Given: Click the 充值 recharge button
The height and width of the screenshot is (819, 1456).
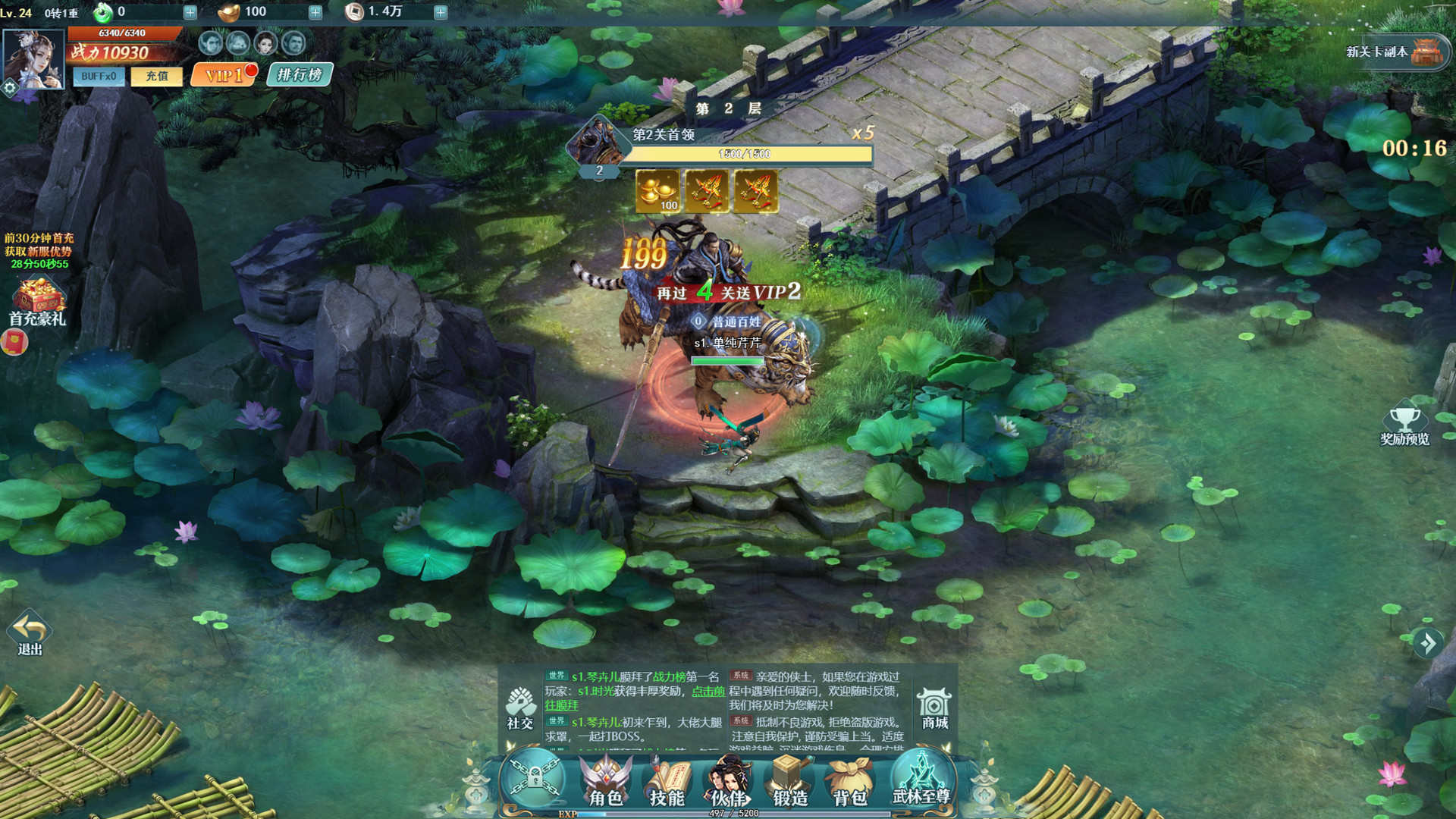Looking at the screenshot, I should click(x=157, y=76).
